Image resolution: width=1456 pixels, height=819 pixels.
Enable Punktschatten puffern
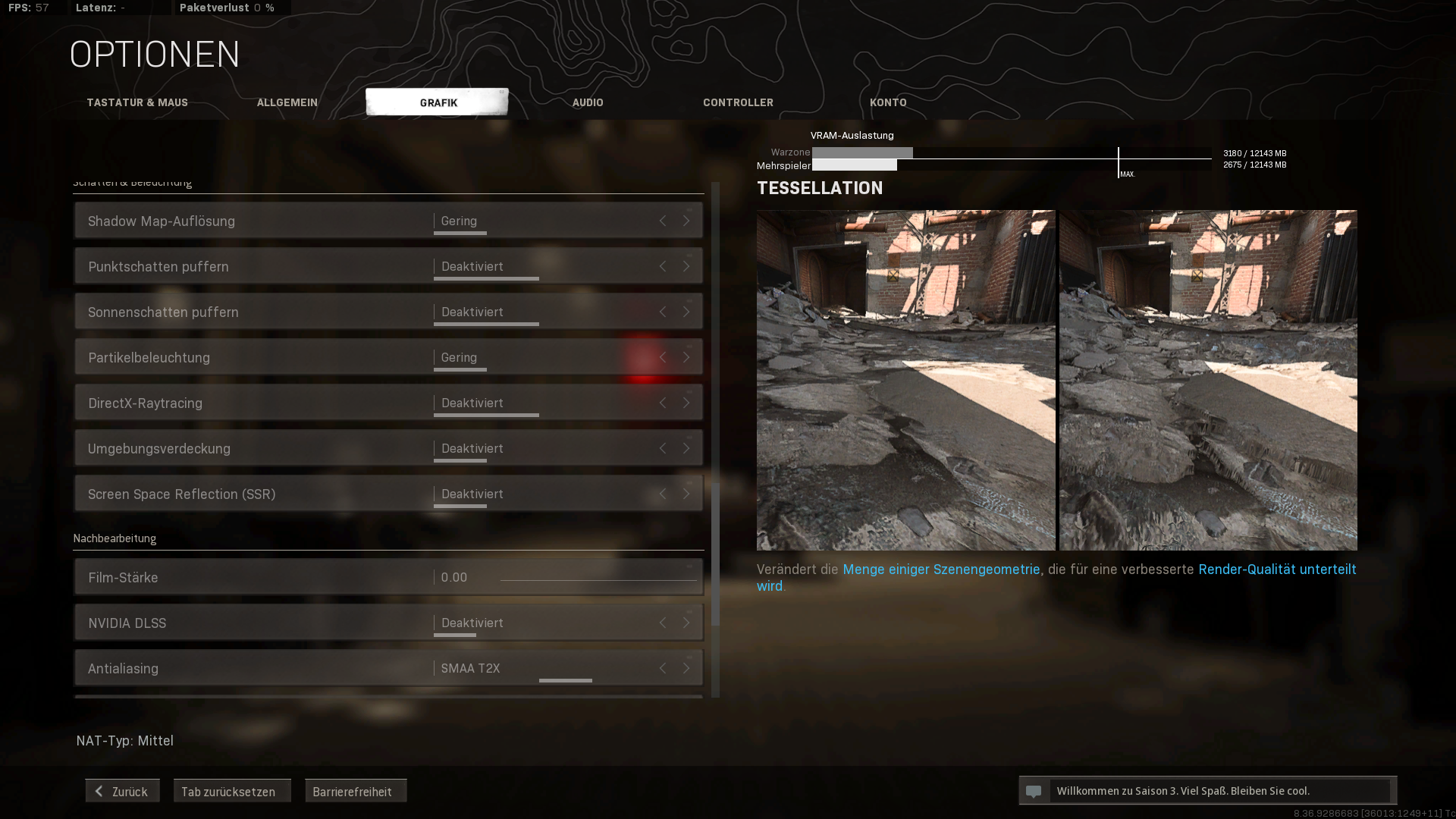tap(686, 266)
